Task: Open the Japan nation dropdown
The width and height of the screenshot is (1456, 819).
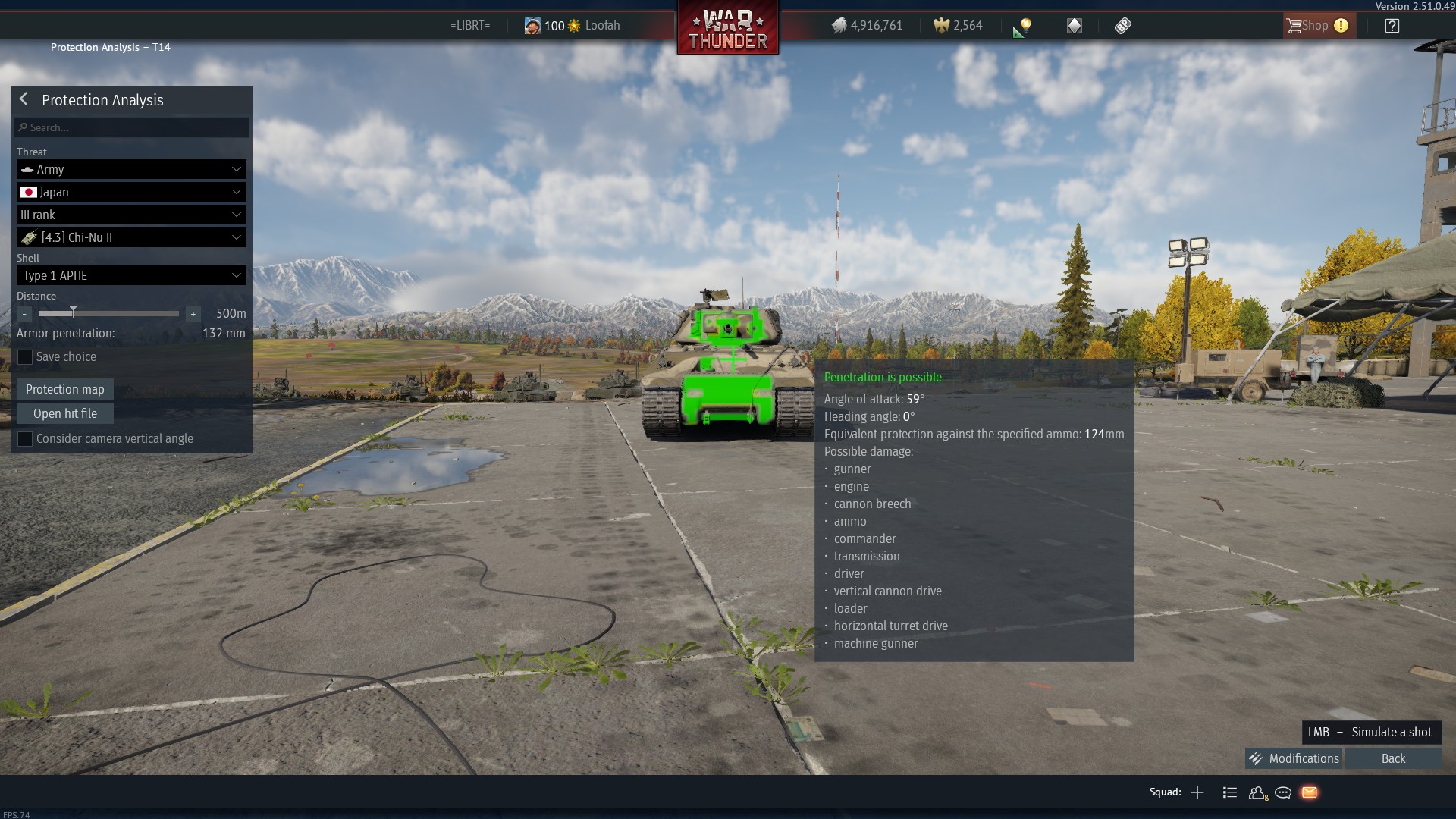Action: 132,192
